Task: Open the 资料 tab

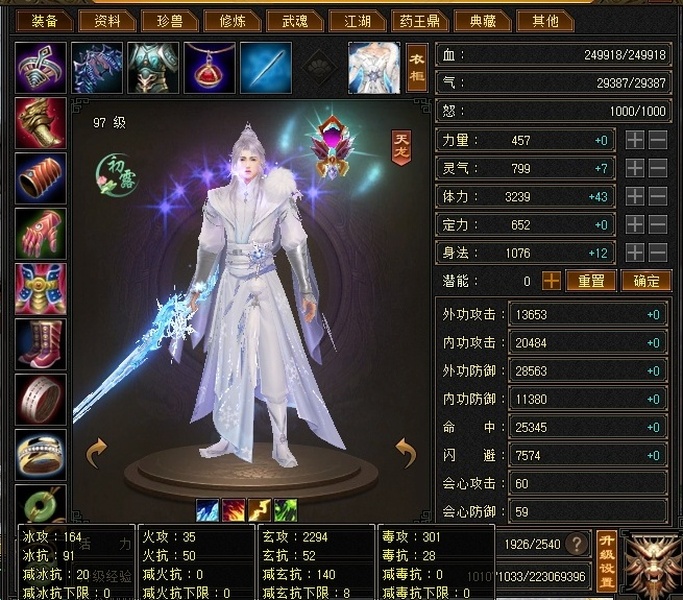Action: 107,20
